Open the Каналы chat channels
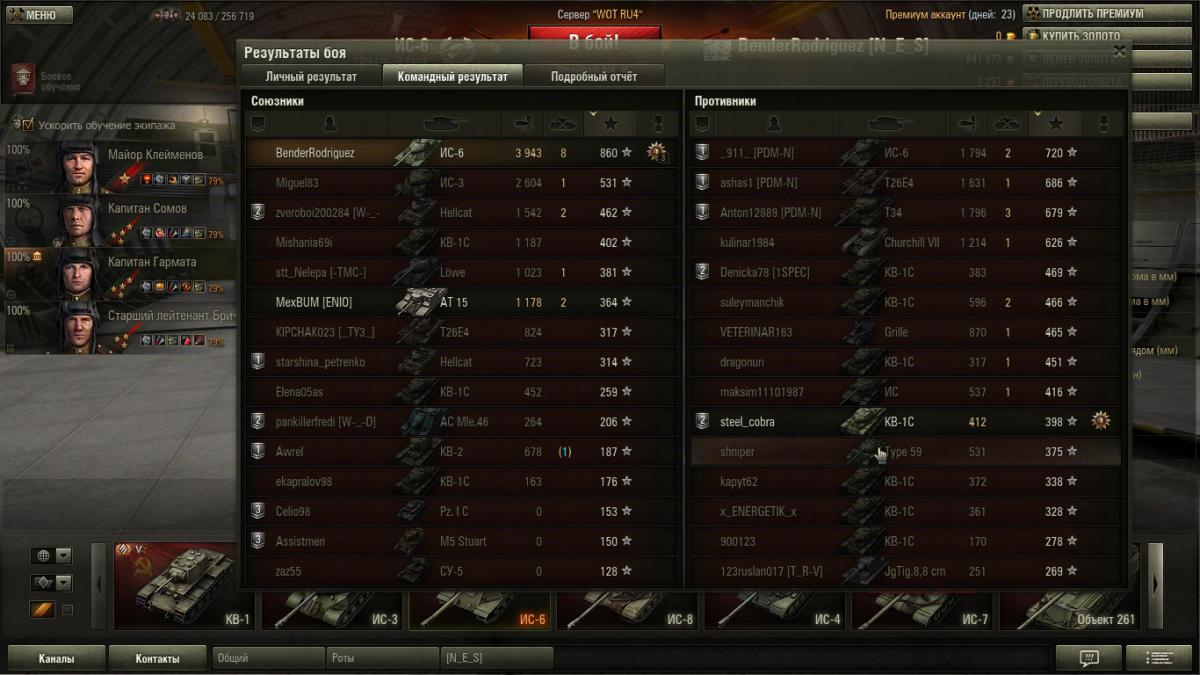 click(x=56, y=659)
